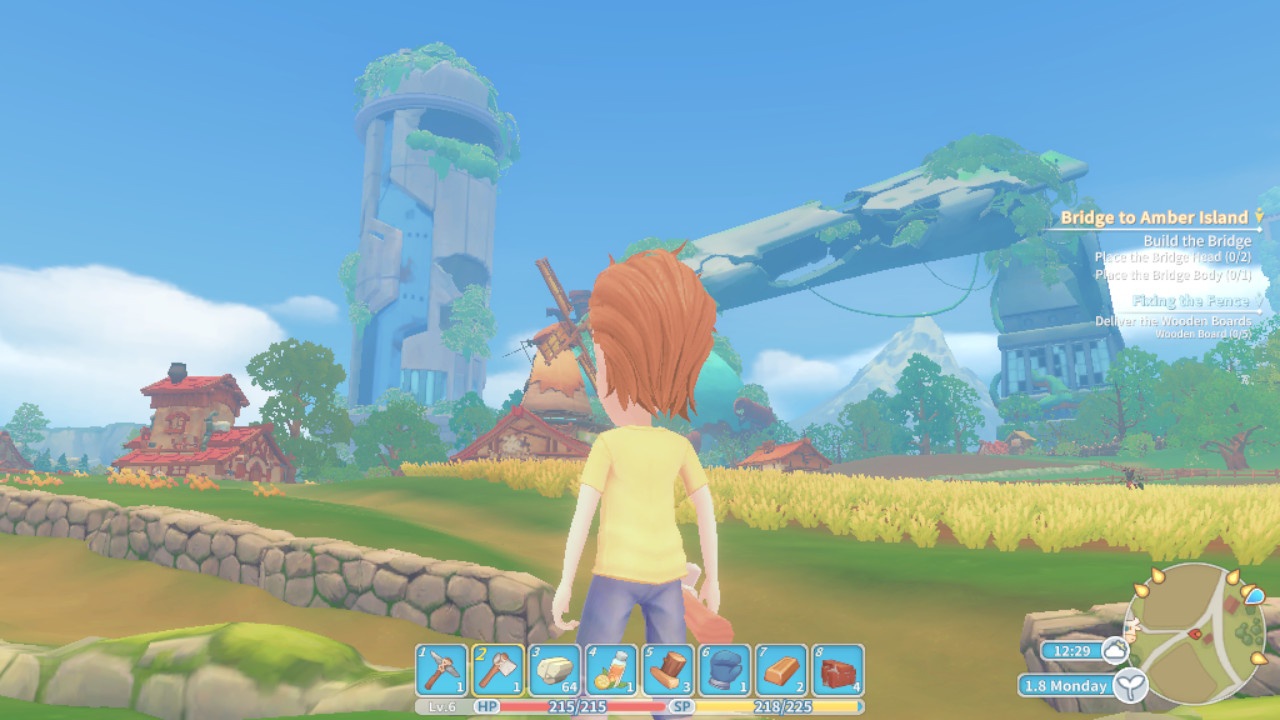Click the cloudy weather icon

coord(1114,651)
